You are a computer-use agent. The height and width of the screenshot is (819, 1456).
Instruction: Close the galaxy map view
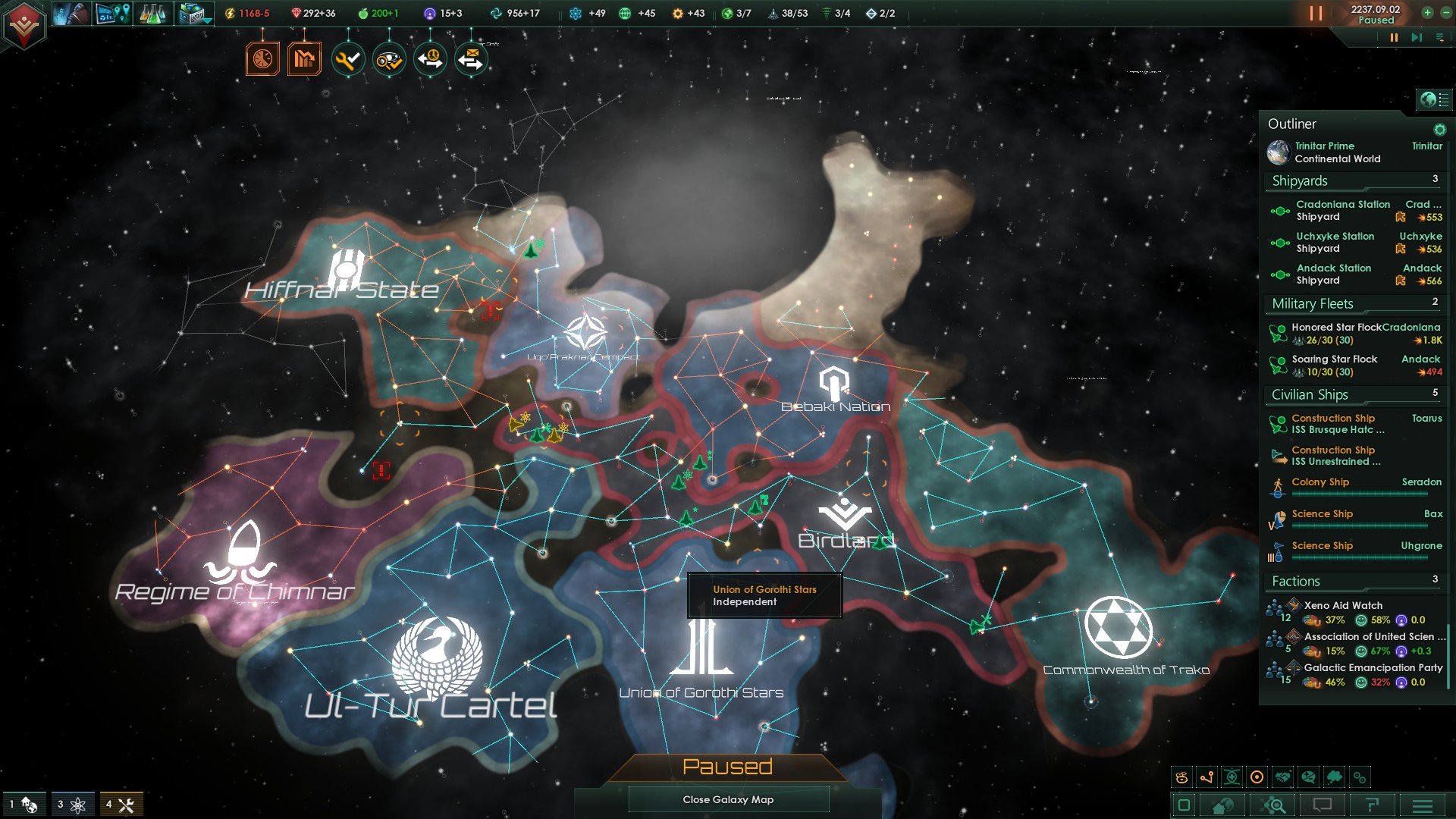728,799
